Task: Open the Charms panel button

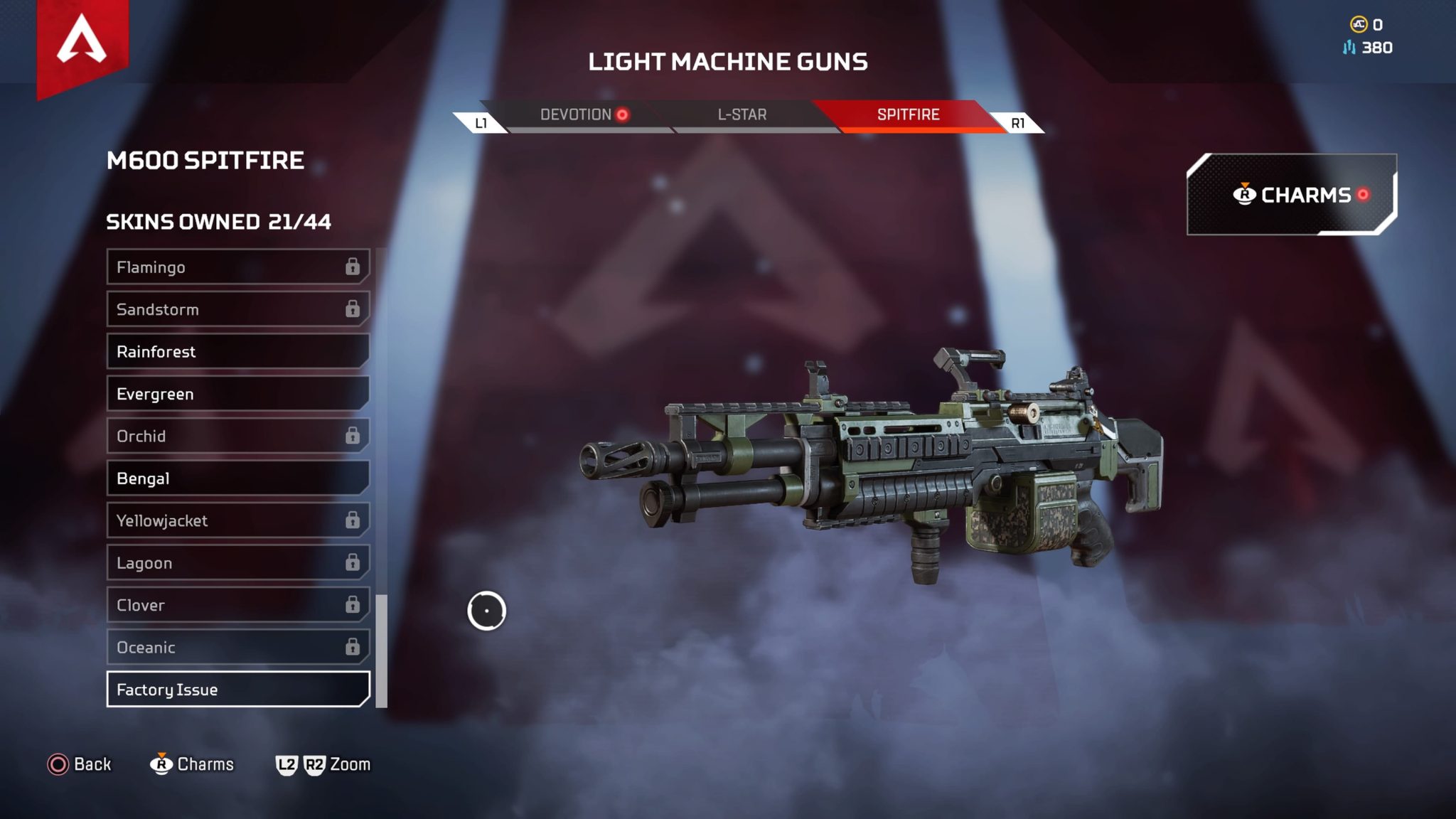Action: tap(1291, 195)
